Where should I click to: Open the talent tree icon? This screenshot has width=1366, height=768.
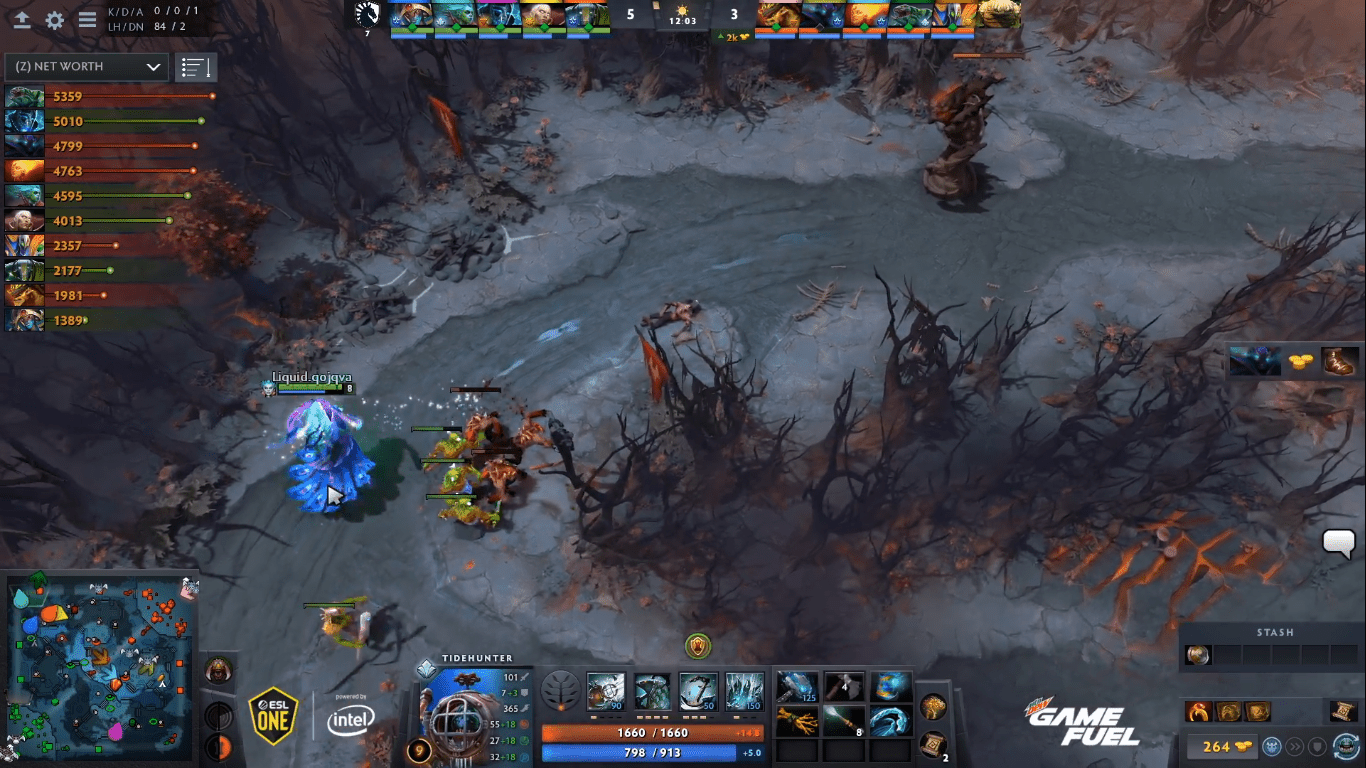559,691
